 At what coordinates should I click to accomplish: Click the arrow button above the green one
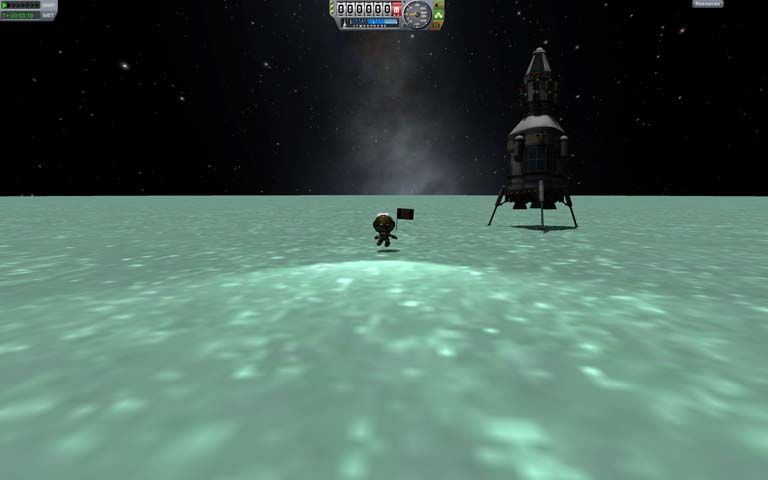[438, 5]
